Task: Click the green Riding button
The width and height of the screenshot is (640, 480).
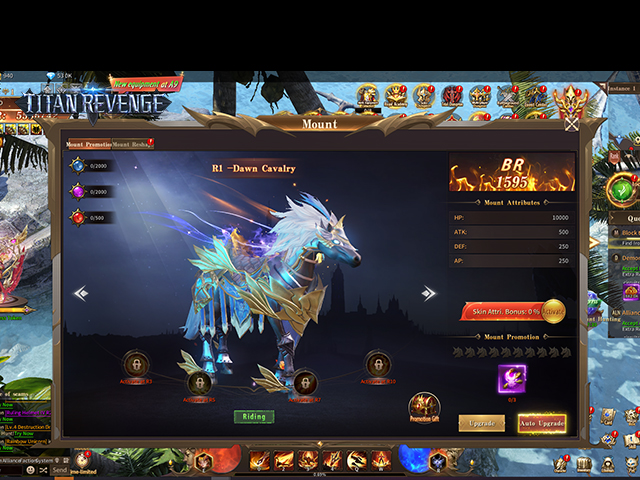Action: [x=254, y=416]
